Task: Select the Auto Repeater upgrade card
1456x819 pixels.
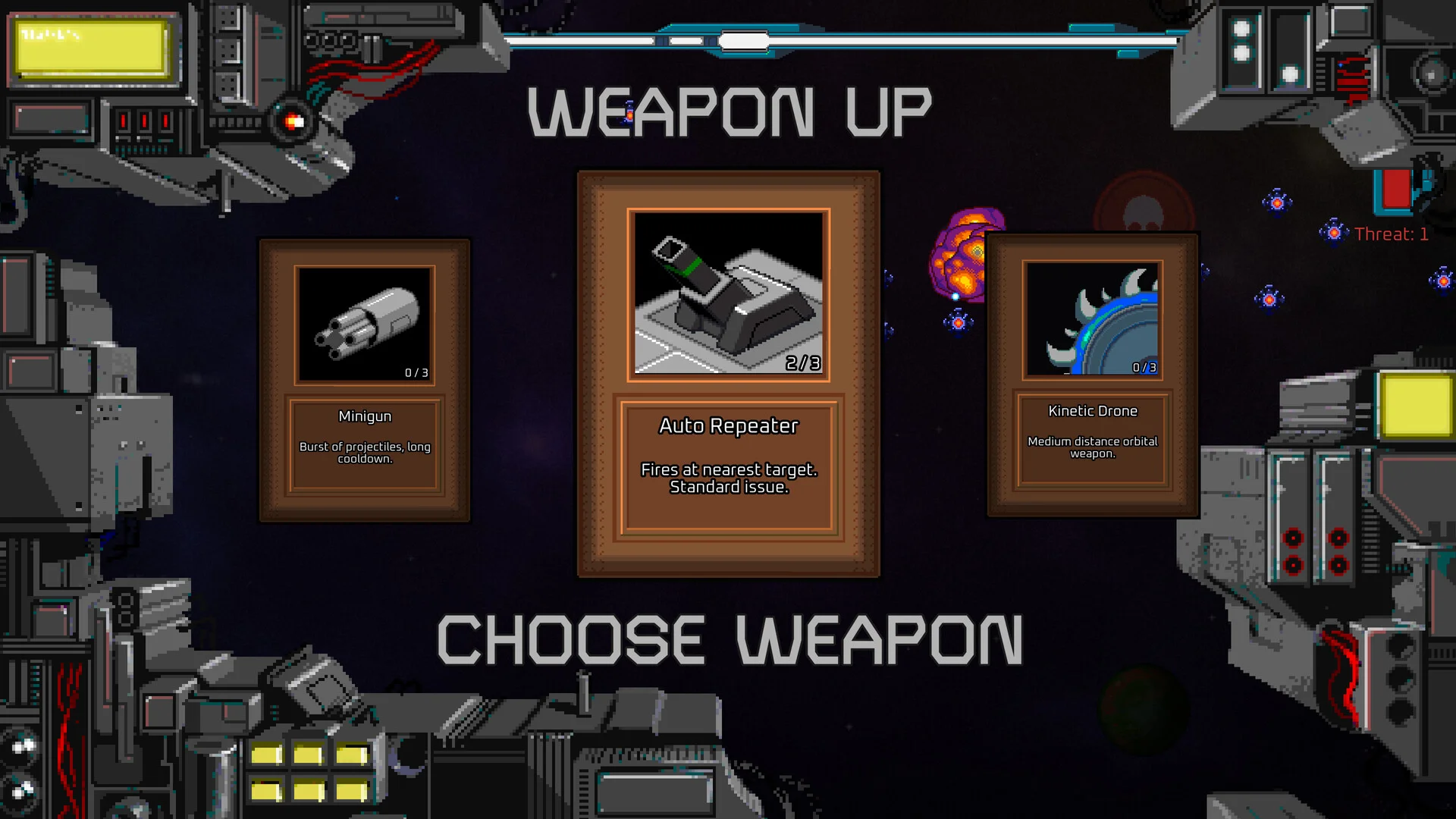Action: (x=728, y=373)
